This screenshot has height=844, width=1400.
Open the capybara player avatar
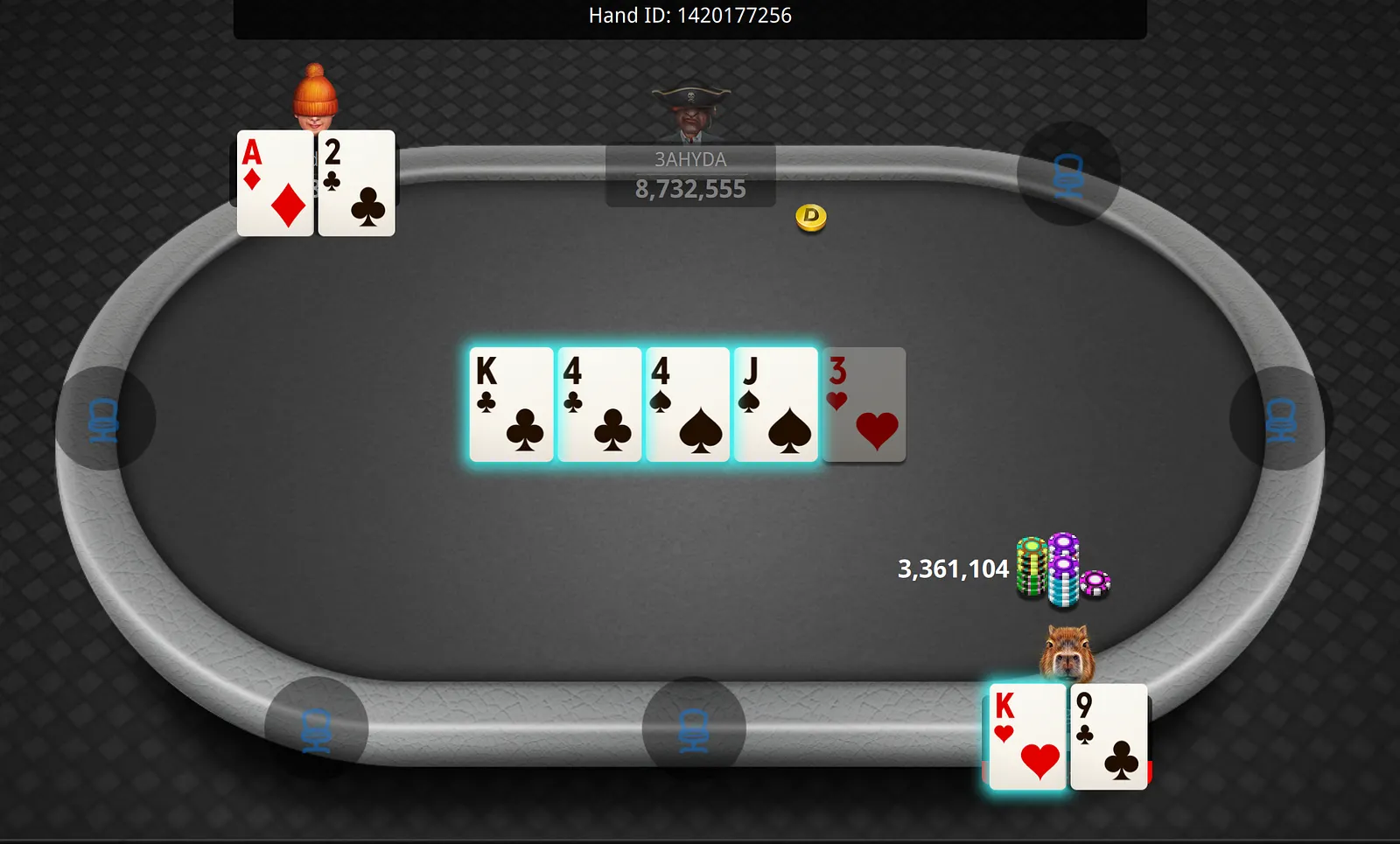pos(1067,653)
